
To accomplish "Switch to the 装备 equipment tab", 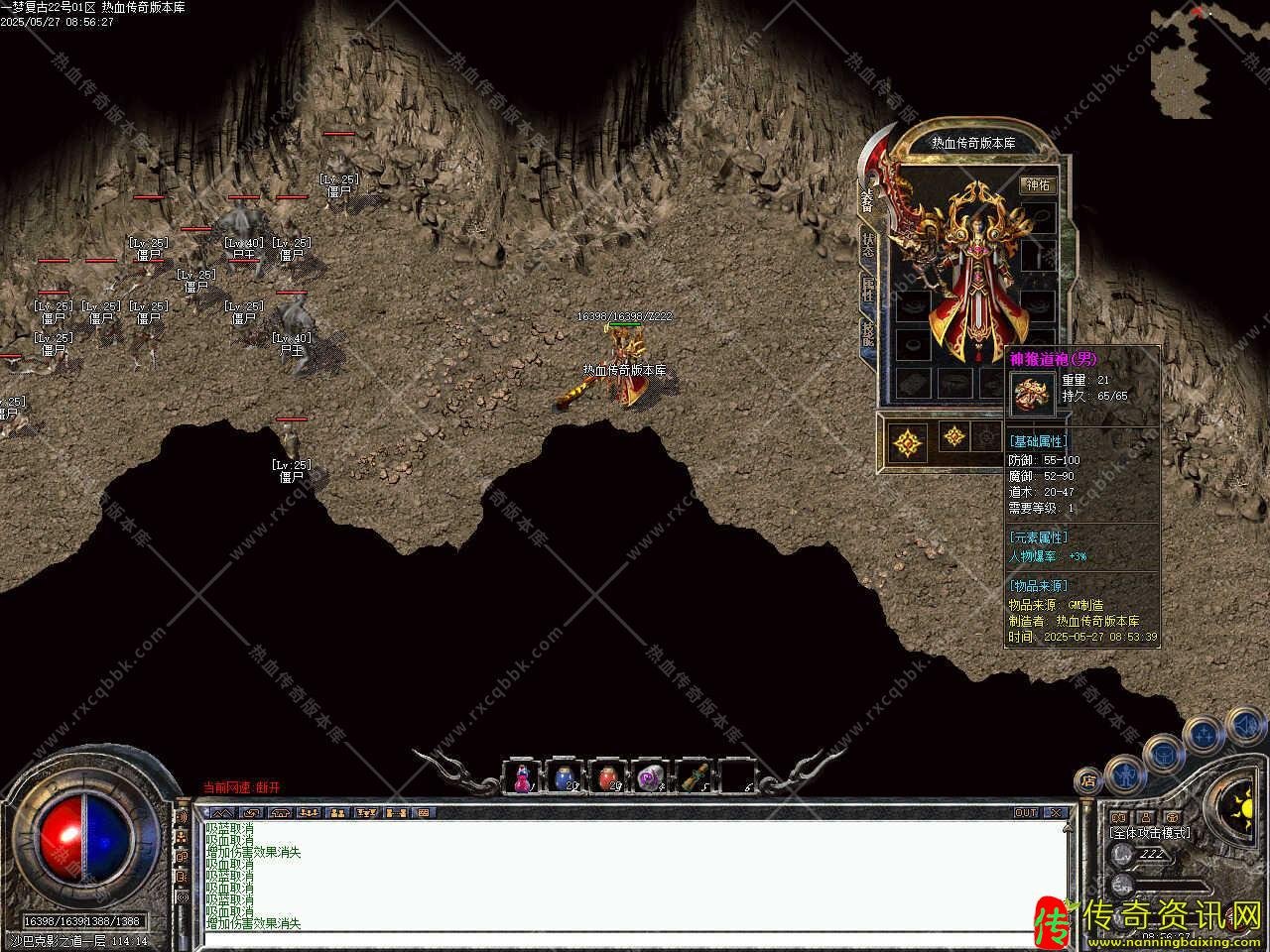I will pyautogui.click(x=867, y=201).
